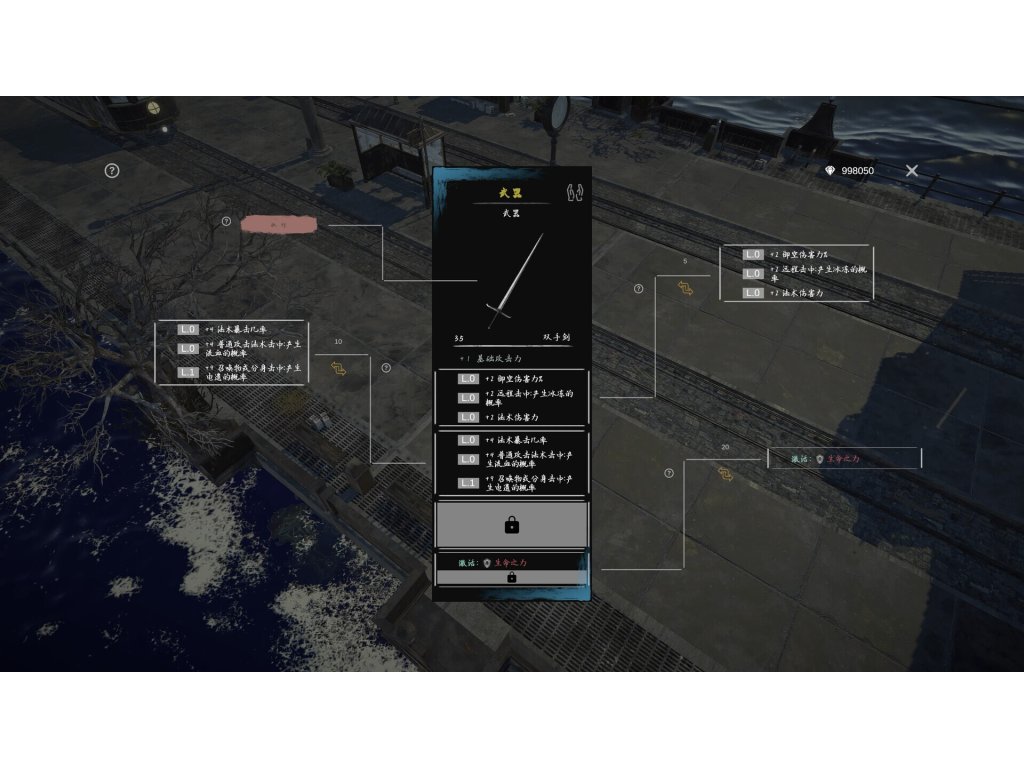
Task: Close the weapon upgrade screen
Action: click(912, 171)
